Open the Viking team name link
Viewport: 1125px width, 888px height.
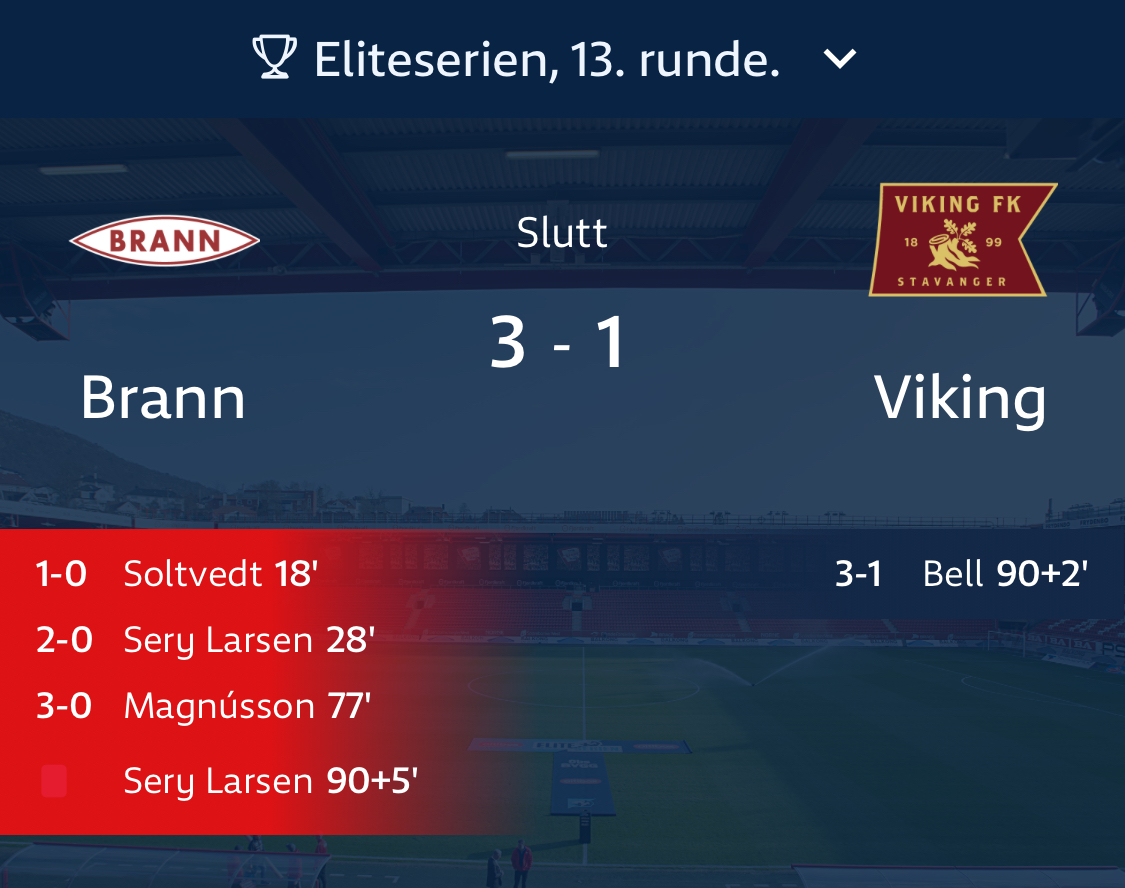(x=960, y=399)
